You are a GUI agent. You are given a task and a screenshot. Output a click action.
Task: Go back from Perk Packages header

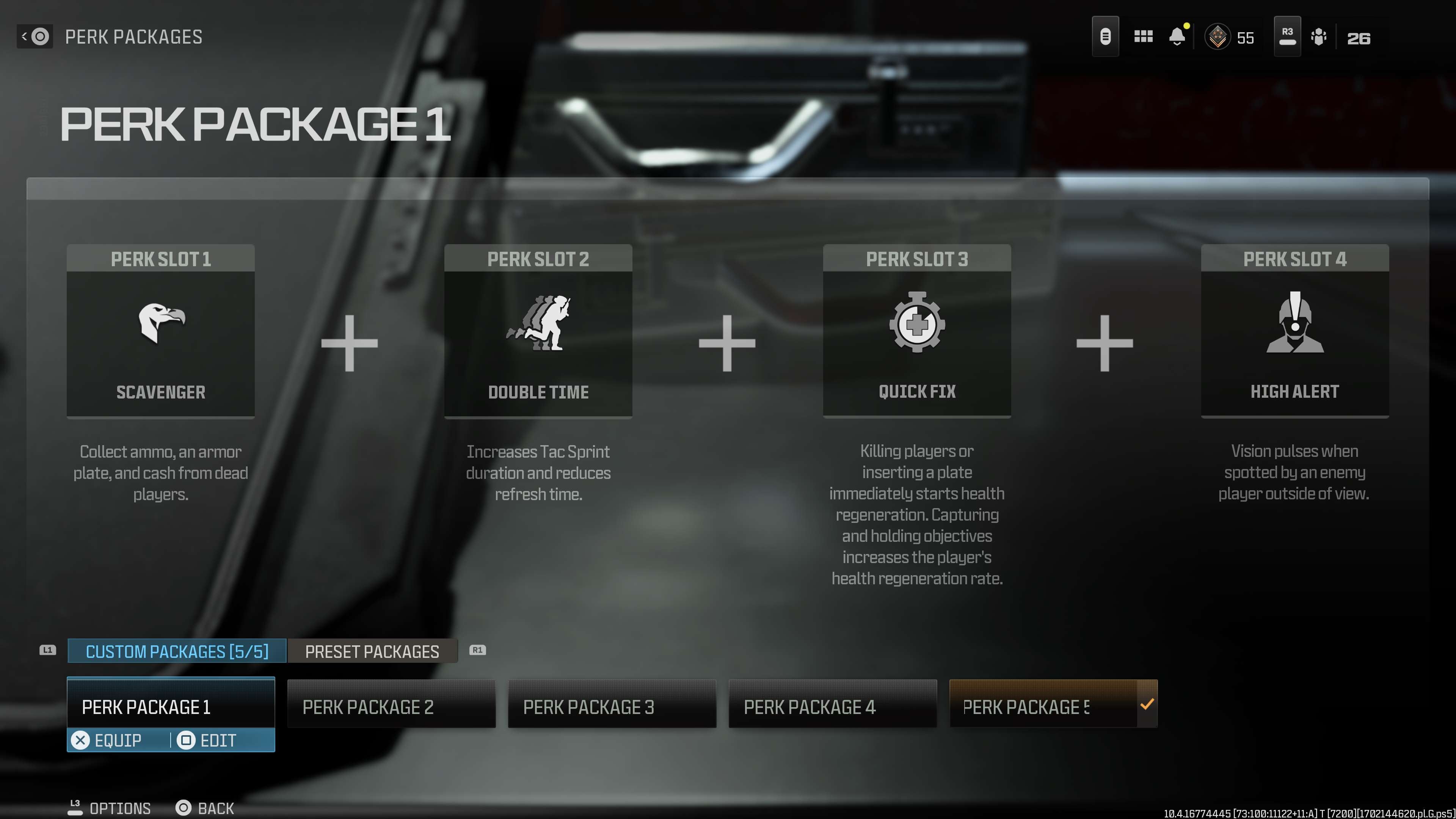35,37
